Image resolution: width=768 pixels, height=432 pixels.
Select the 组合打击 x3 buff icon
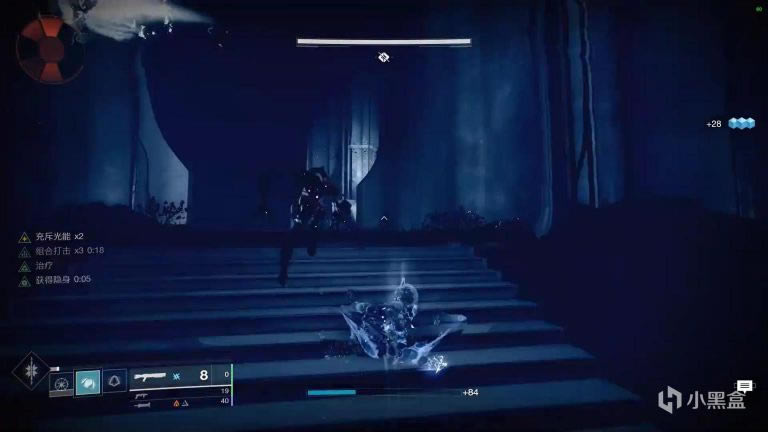coord(22,251)
